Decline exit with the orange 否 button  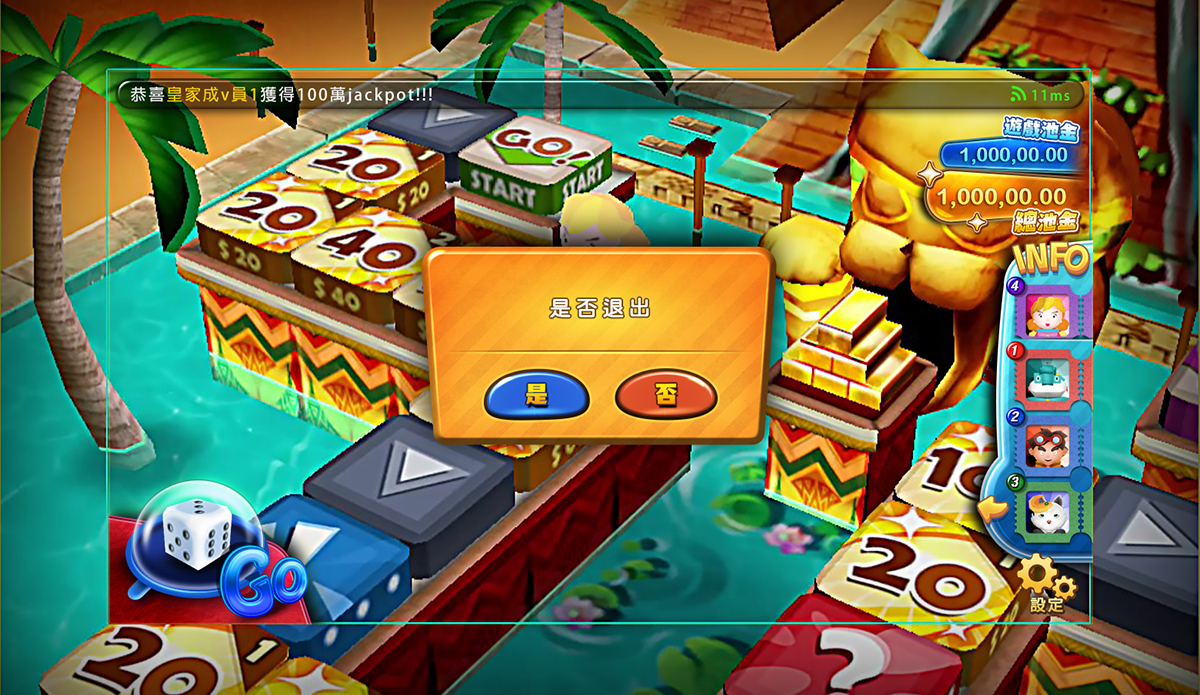tap(666, 395)
